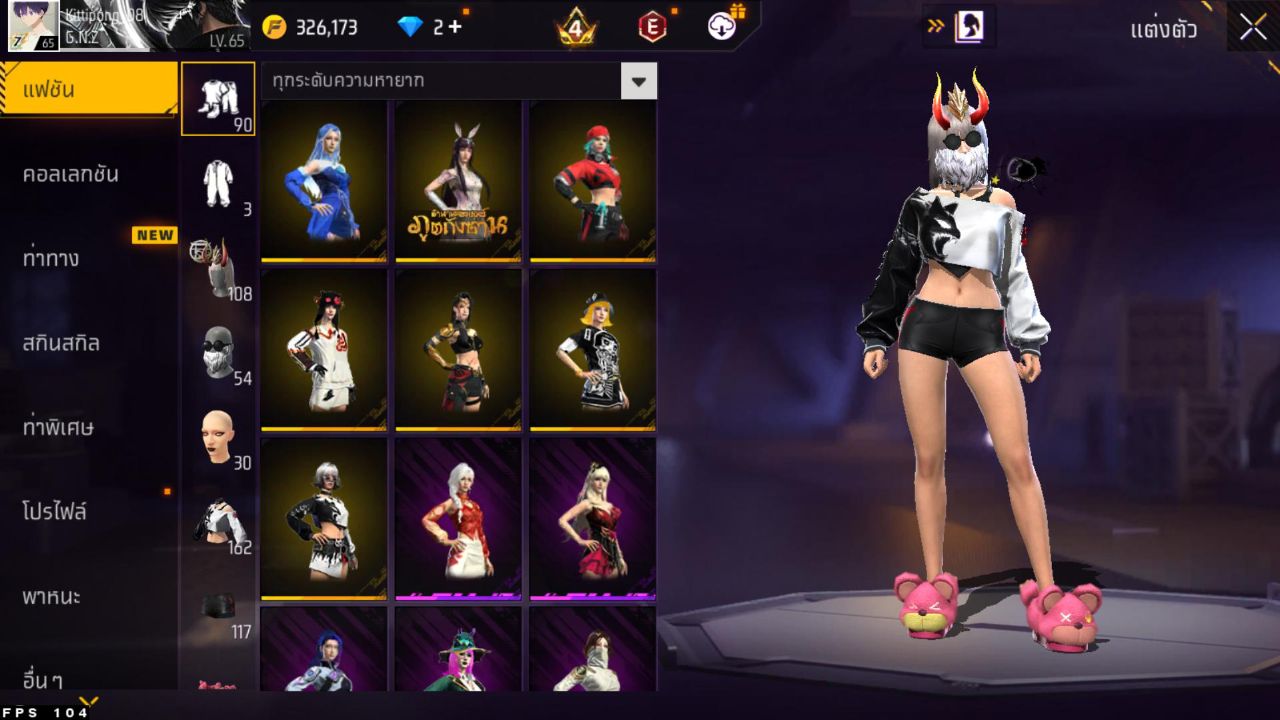Select the แฟชัน category tab
The height and width of the screenshot is (720, 1280).
(x=88, y=90)
